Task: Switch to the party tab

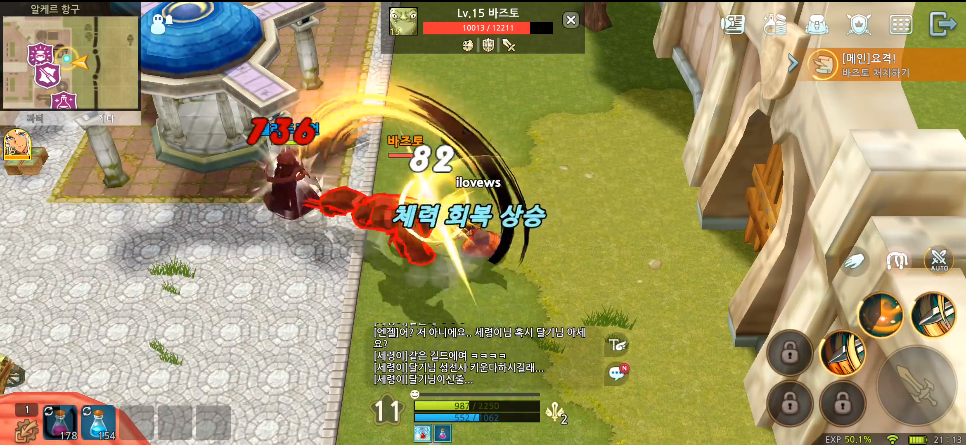Action: (x=36, y=119)
